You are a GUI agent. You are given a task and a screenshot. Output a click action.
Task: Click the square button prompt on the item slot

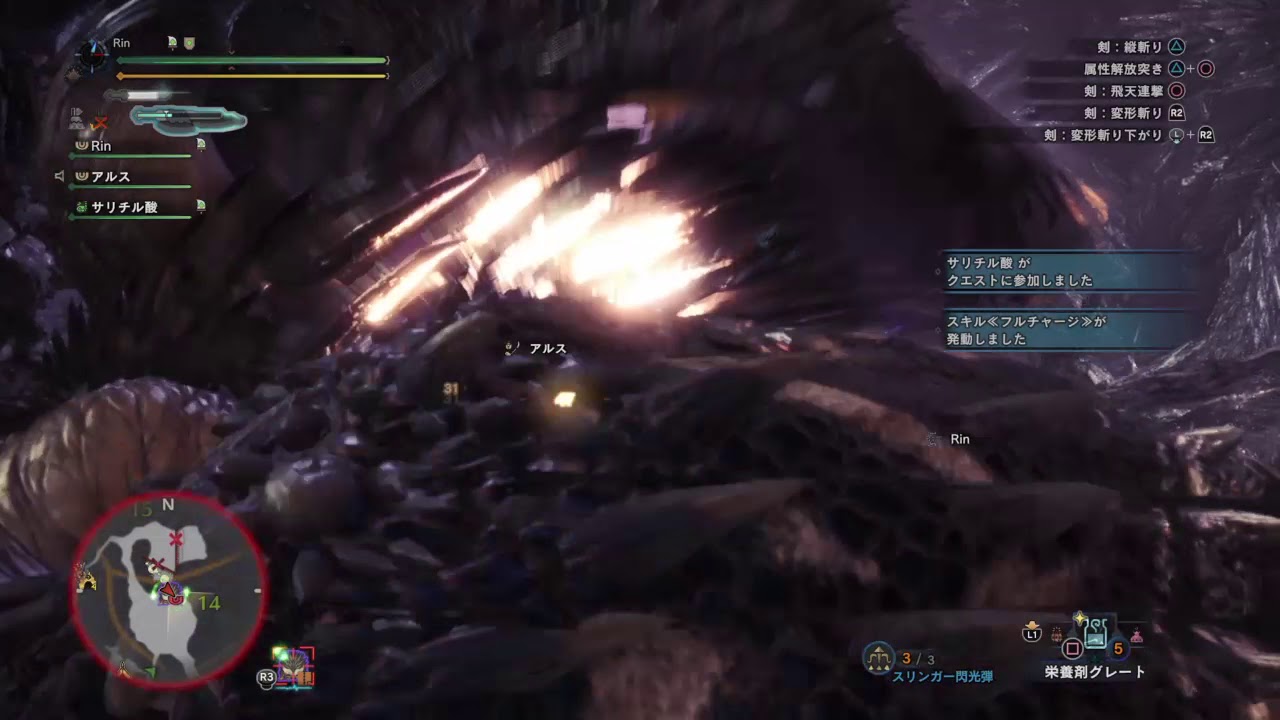[x=1072, y=647]
